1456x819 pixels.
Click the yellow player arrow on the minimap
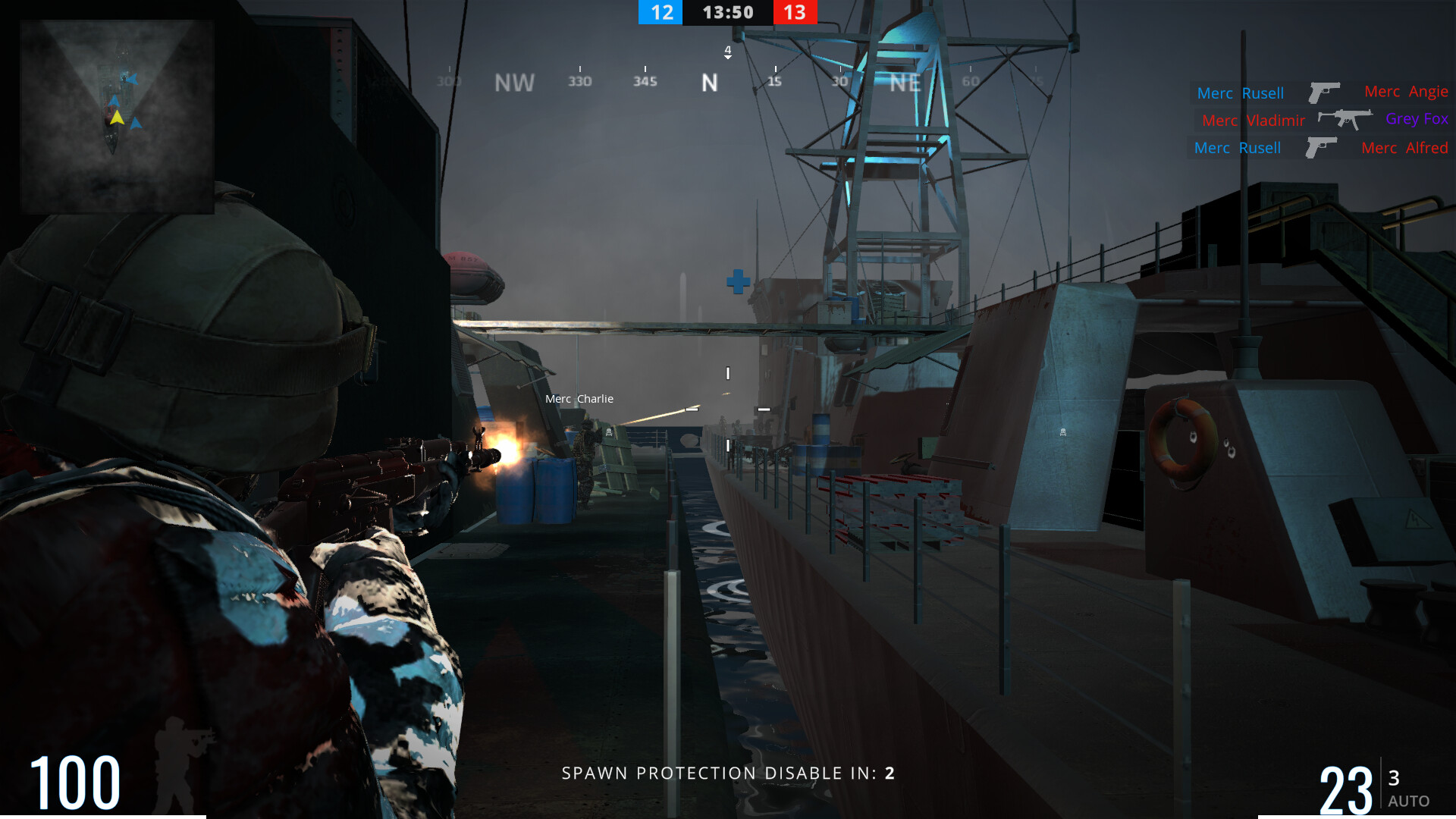tap(118, 118)
